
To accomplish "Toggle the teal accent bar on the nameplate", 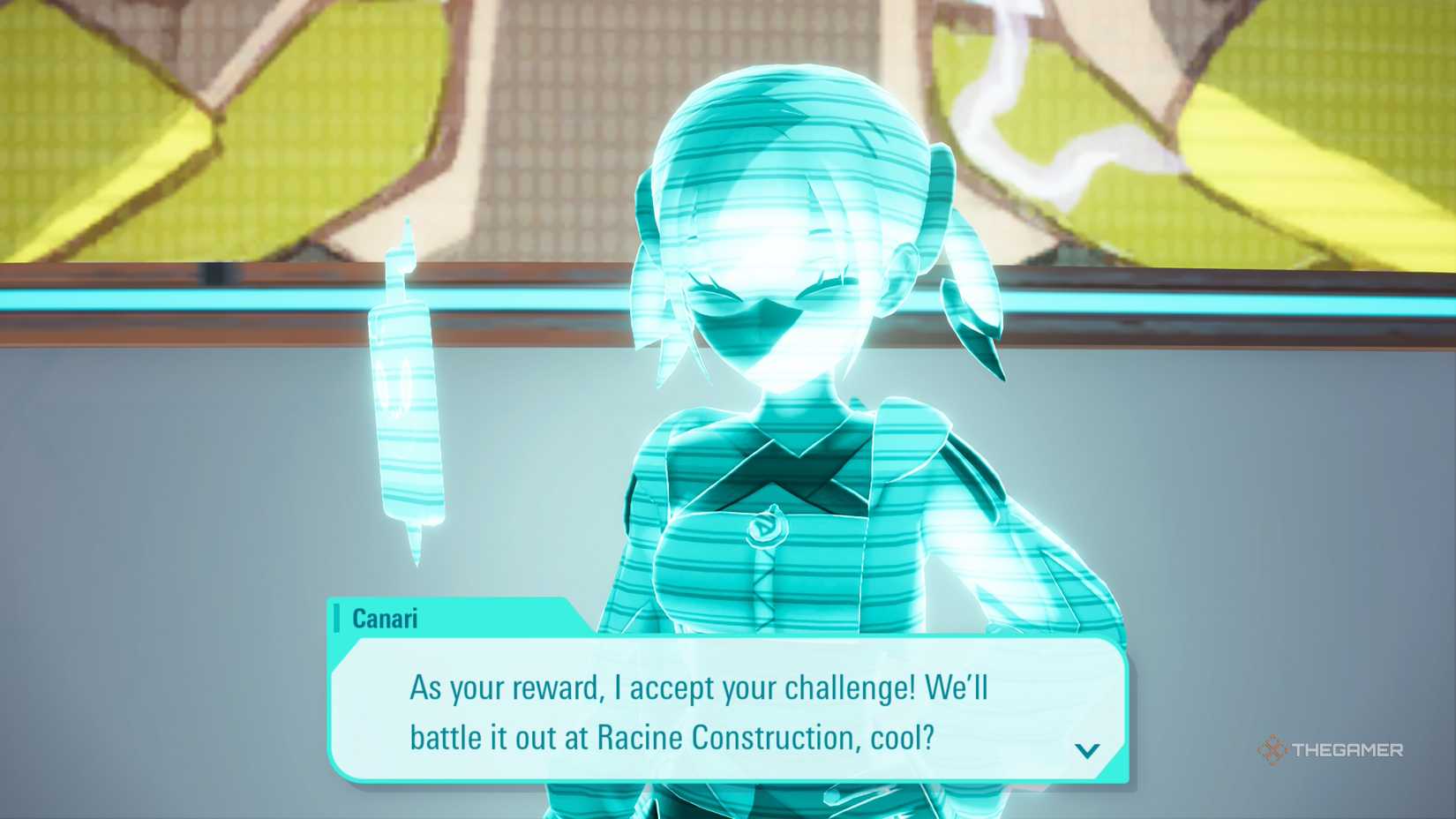I will click(340, 619).
